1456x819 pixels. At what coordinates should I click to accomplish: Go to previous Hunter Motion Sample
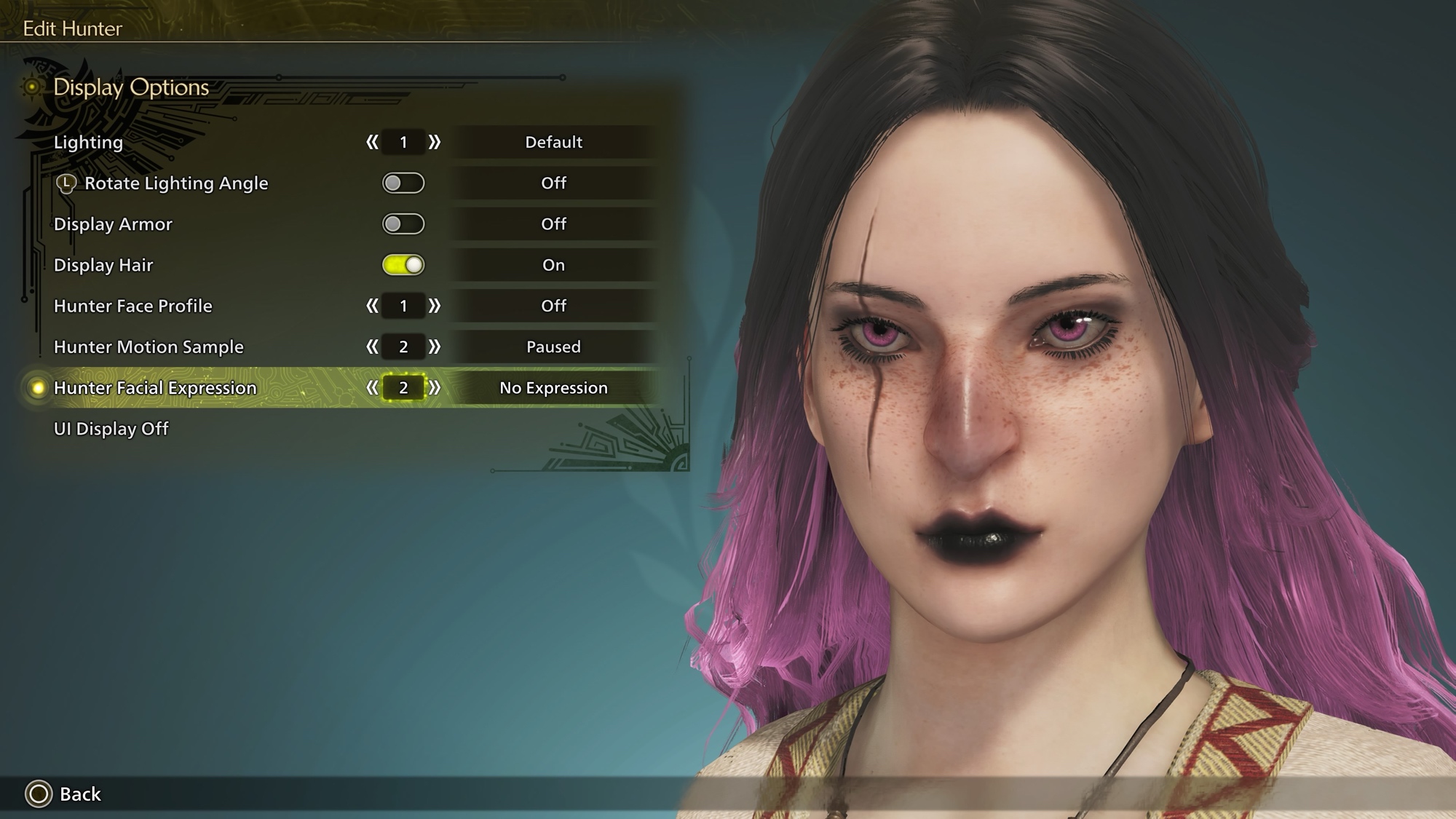372,347
